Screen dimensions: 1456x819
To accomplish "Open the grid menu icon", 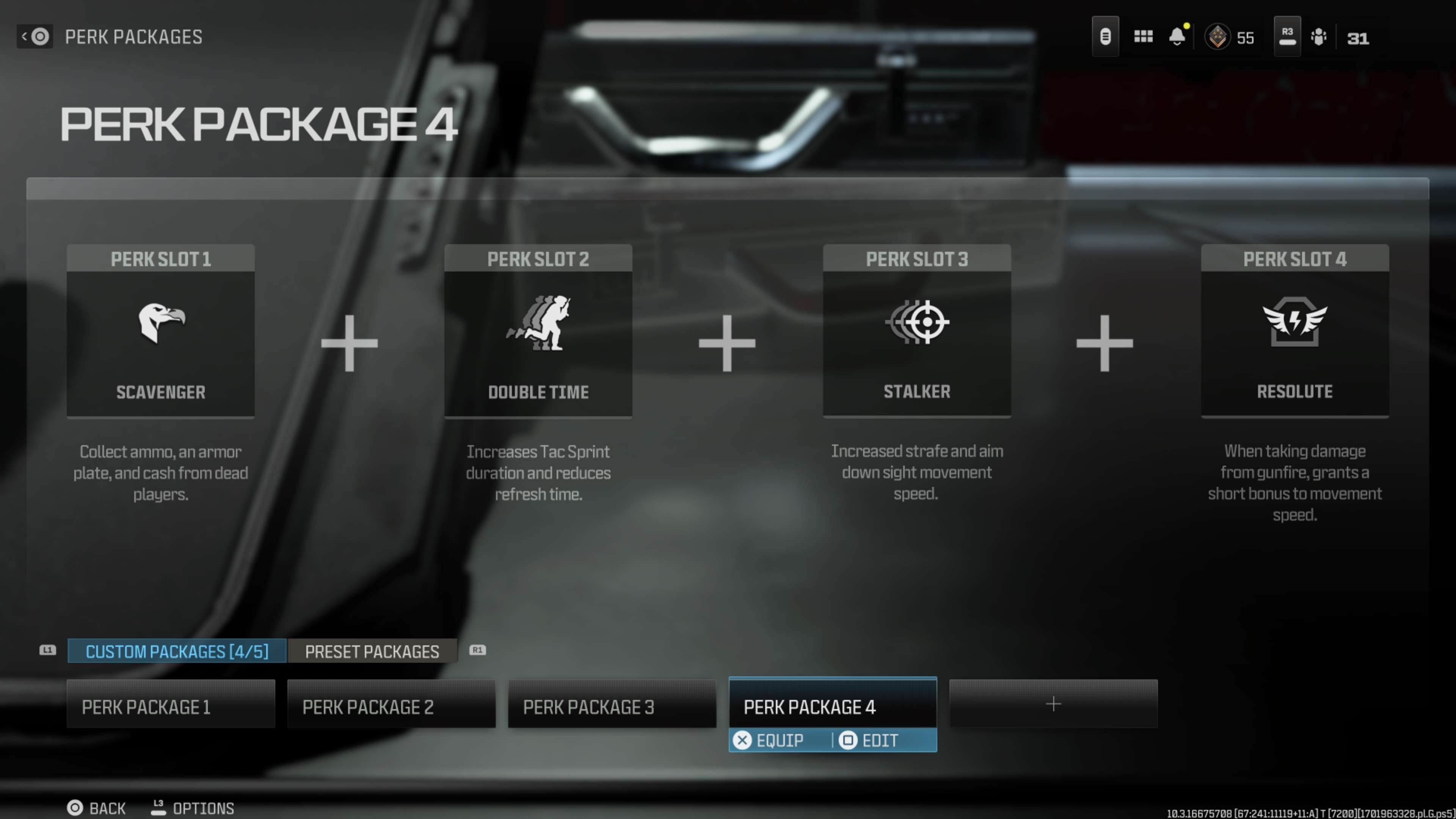I will coord(1143,37).
